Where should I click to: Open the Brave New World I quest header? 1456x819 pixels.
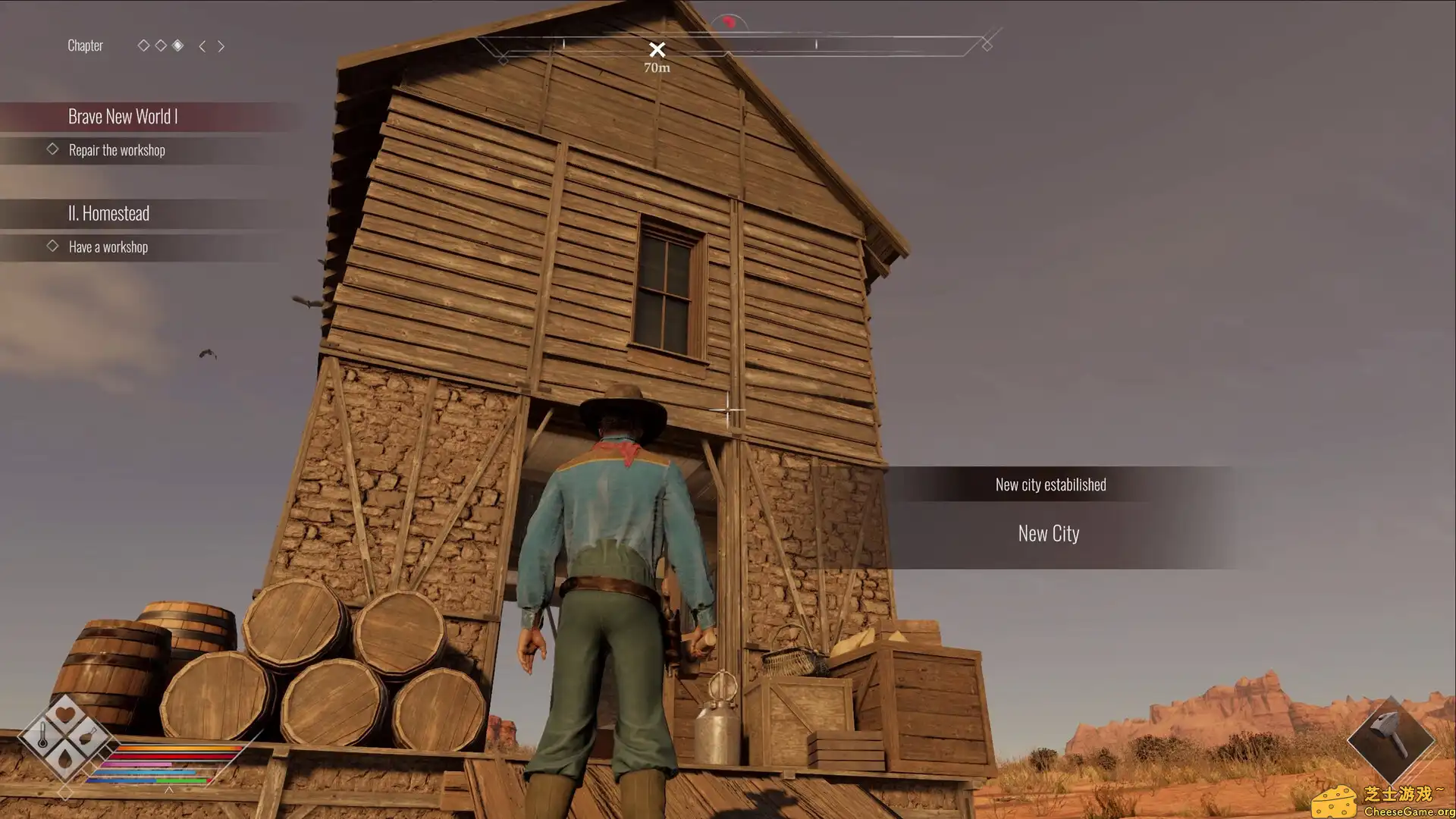click(x=124, y=116)
